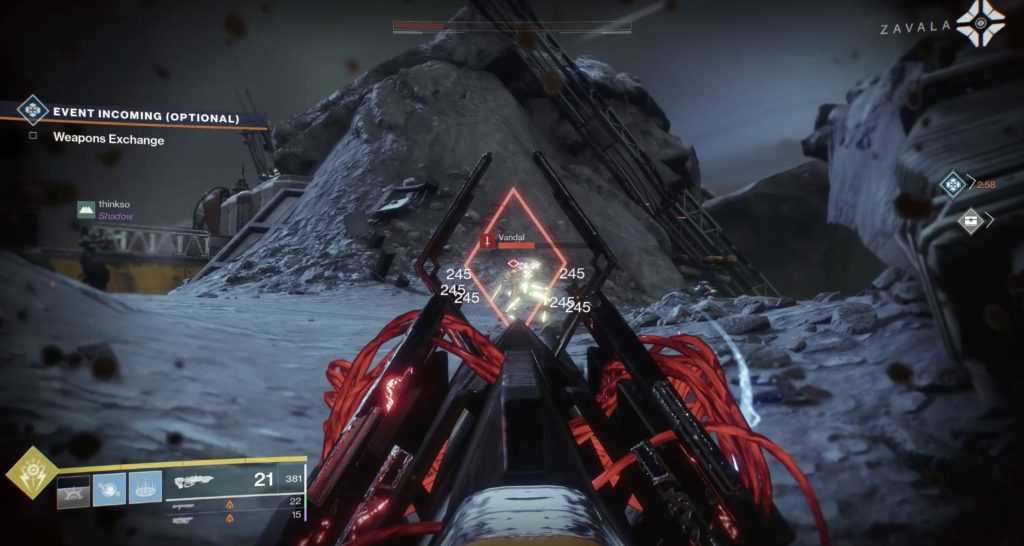Activate the melee ability icon
Screen dimensions: 1024x546
click(109, 487)
